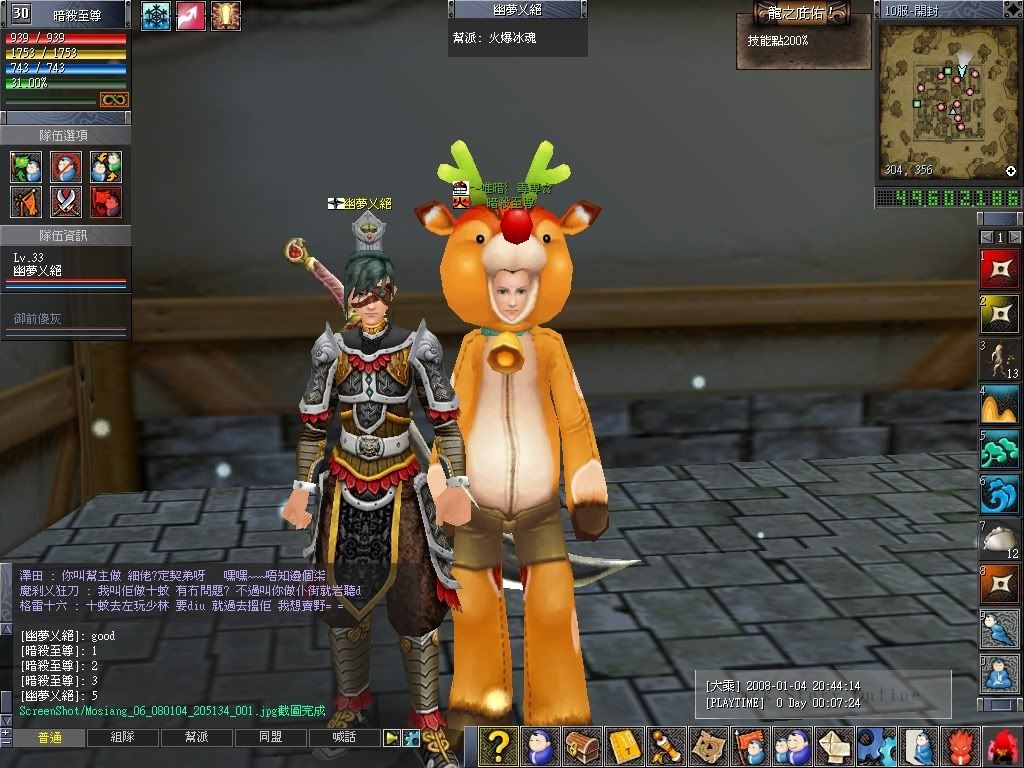Activate the red shuriken skill in slot 1
This screenshot has height=768, width=1024.
pyautogui.click(x=1000, y=269)
